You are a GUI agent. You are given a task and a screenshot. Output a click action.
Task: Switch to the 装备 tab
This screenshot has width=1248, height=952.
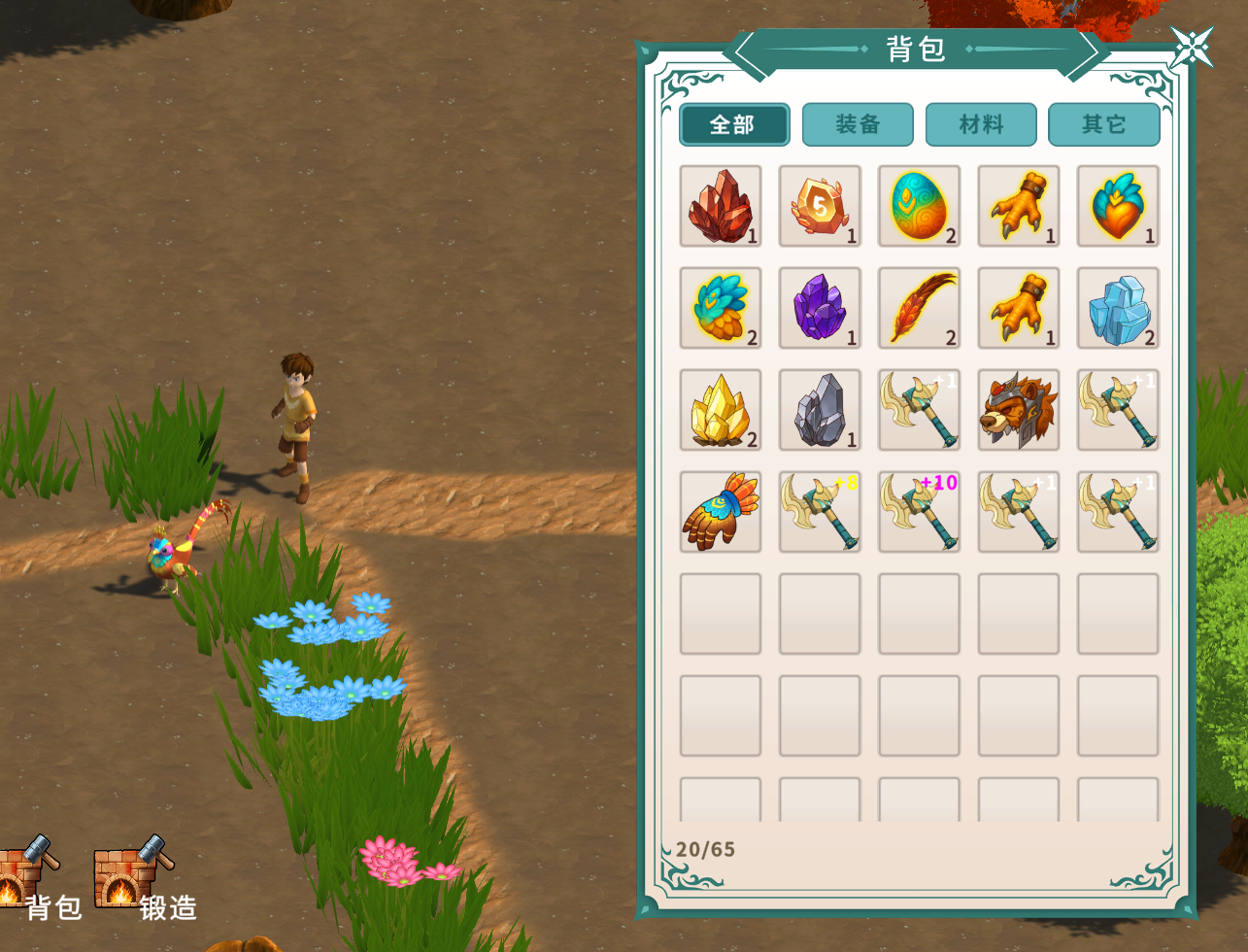(858, 124)
